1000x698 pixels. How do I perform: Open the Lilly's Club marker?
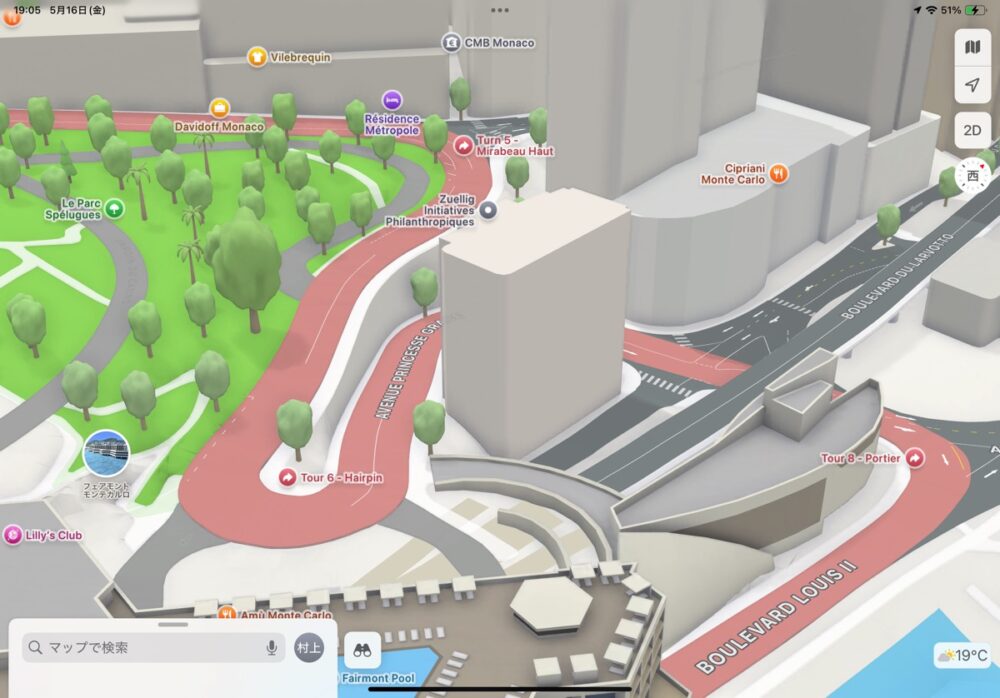pyautogui.click(x=13, y=535)
